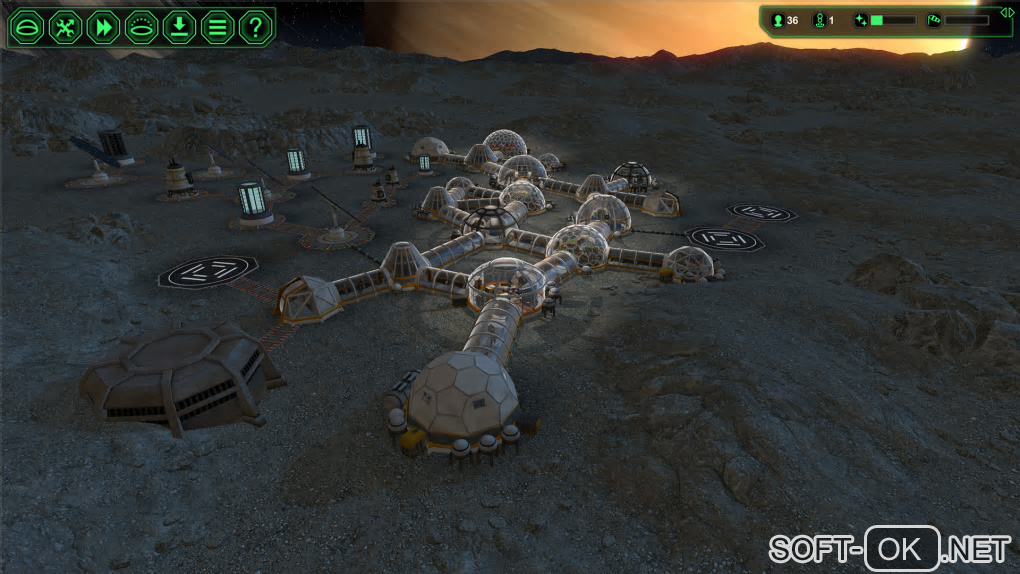Image resolution: width=1020 pixels, height=574 pixels.
Task: Open the three-line game menu
Action: tap(217, 26)
